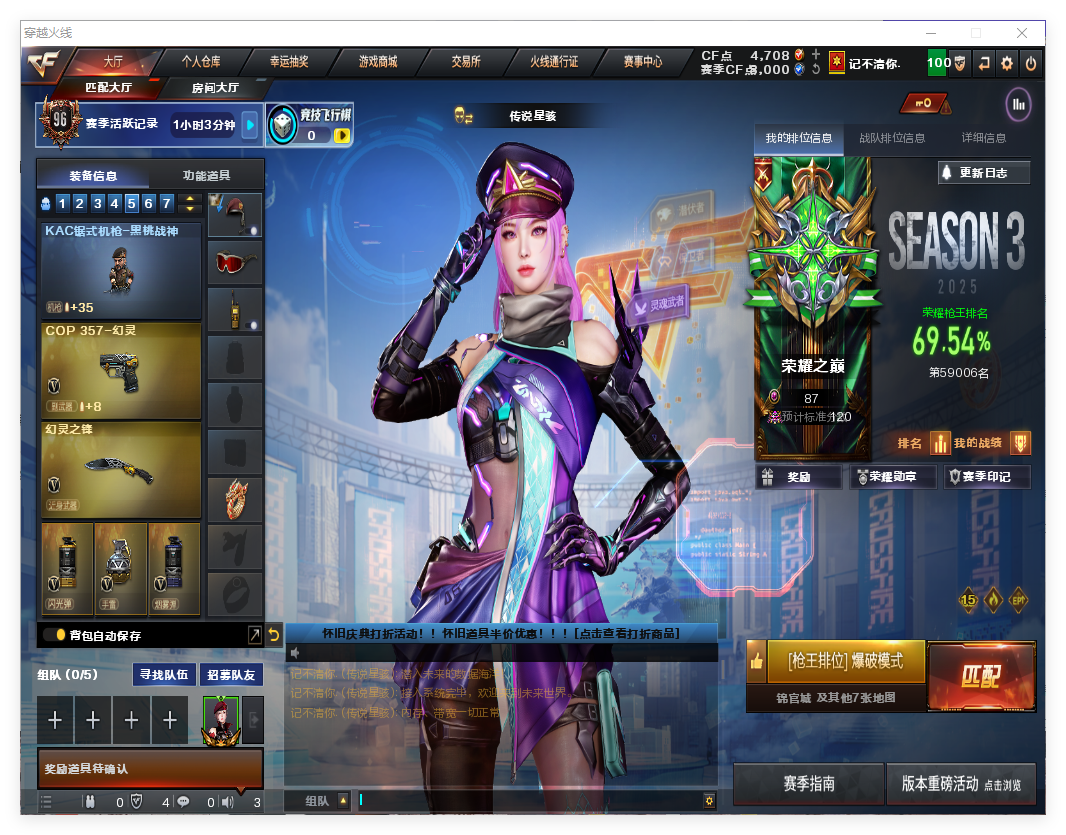View the 战队排位信息 tab
1066x835 pixels.
tap(892, 138)
